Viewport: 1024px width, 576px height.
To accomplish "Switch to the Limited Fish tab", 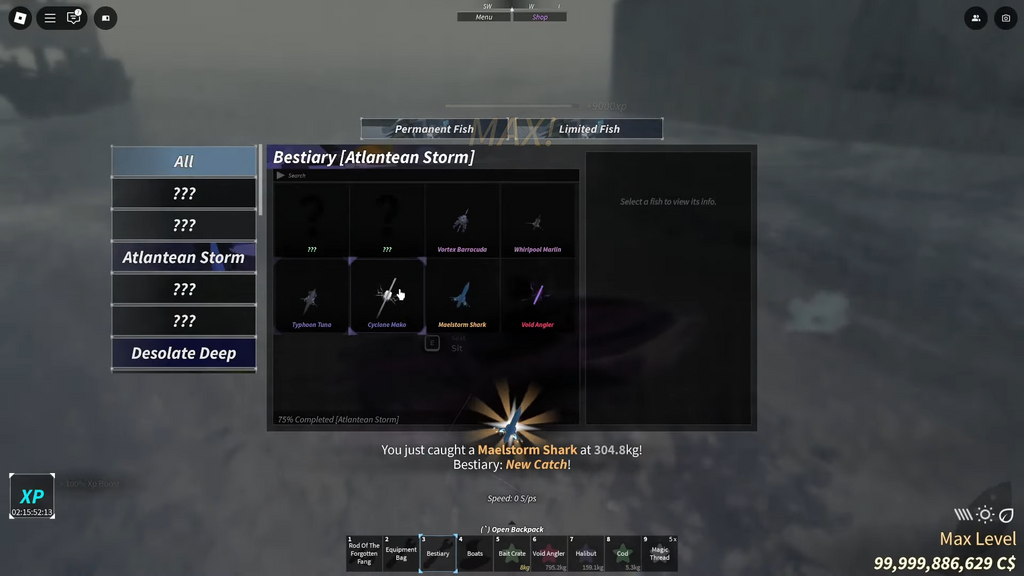I will [x=589, y=129].
